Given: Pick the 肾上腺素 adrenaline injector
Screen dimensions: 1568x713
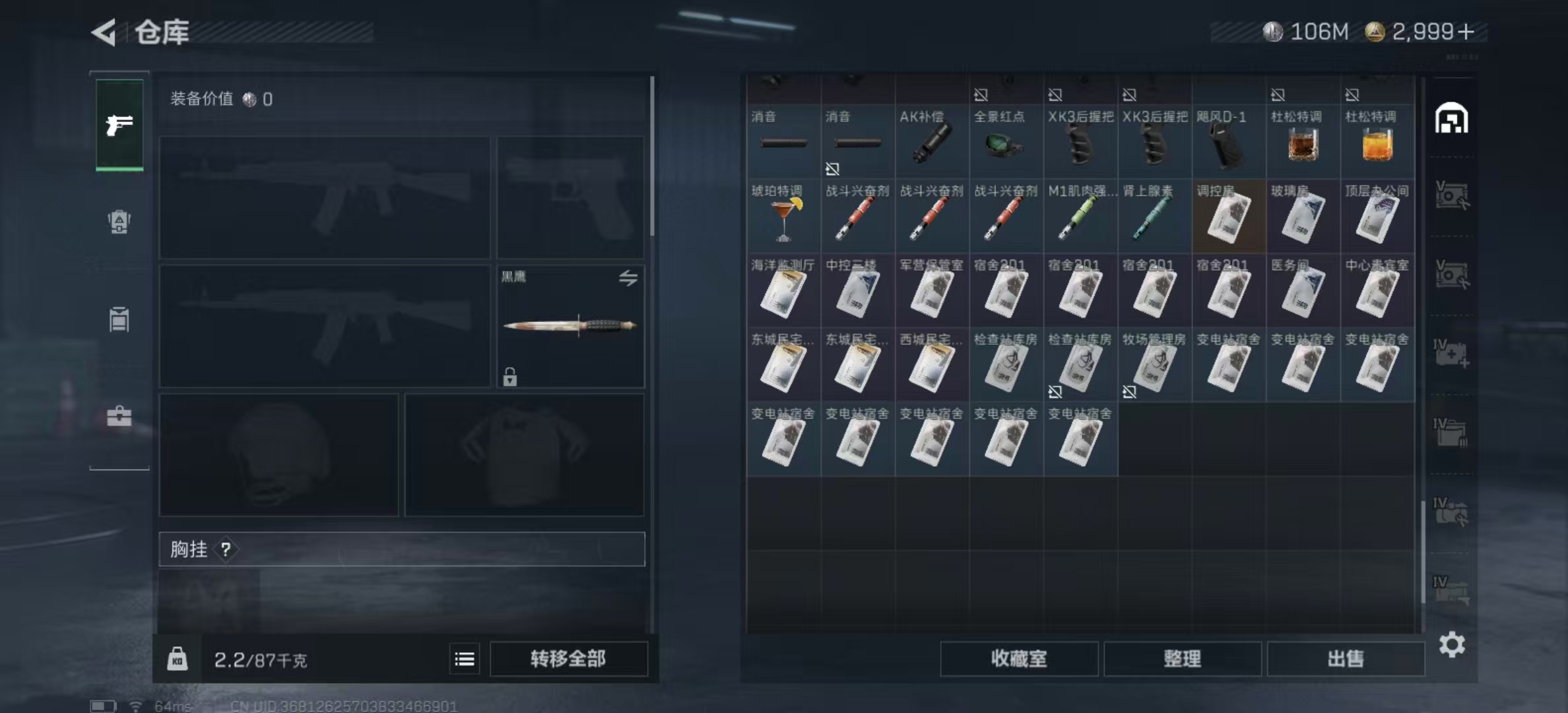Looking at the screenshot, I should point(1154,217).
